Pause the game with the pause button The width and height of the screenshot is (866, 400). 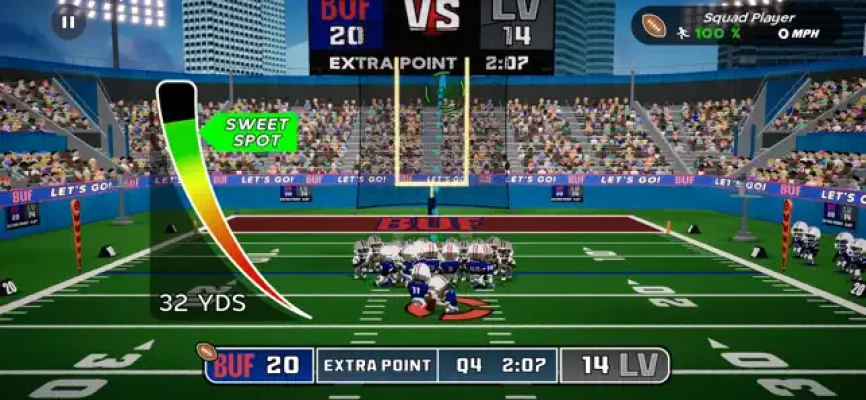click(68, 21)
